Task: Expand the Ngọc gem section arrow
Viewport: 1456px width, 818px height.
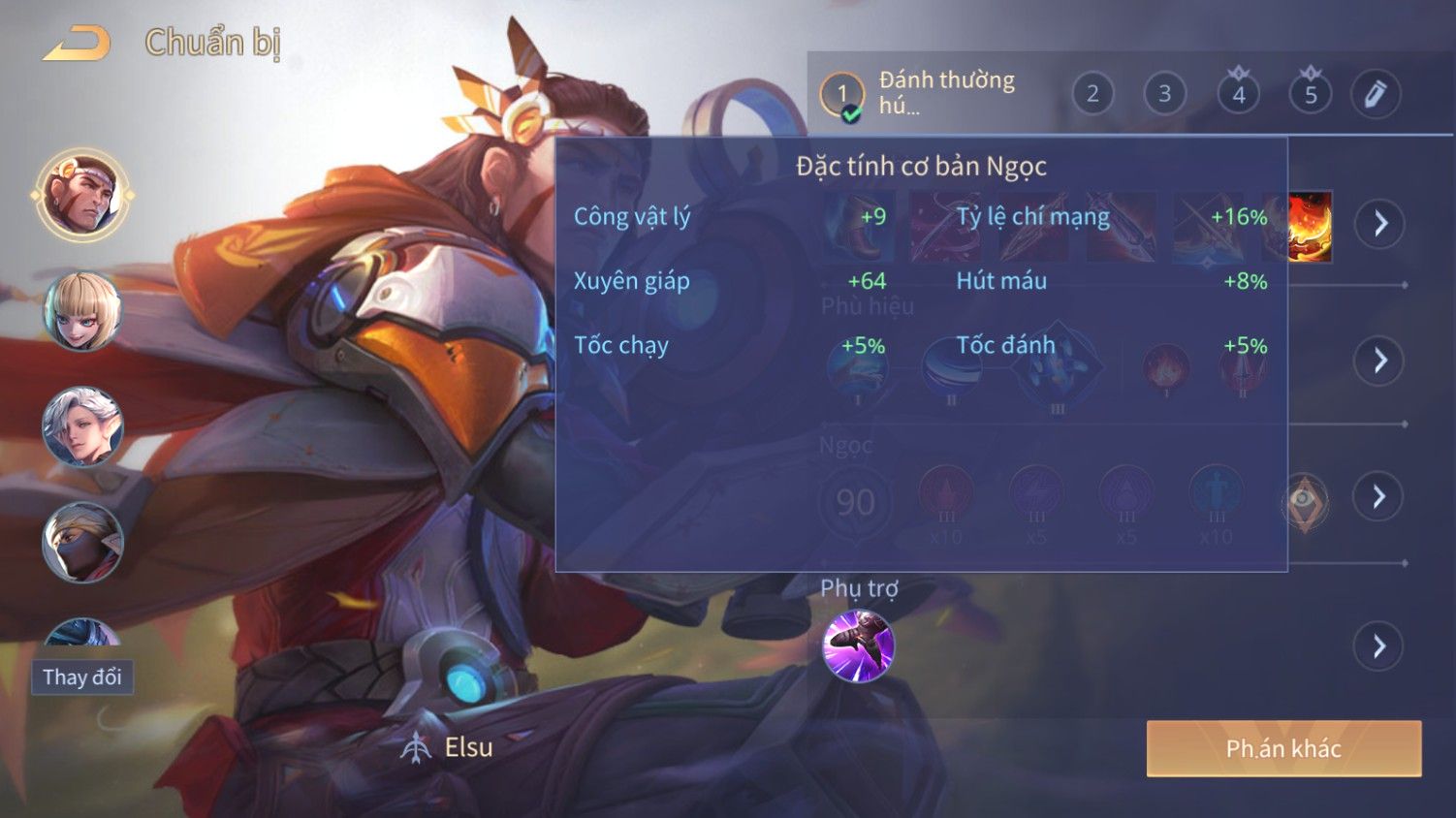Action: tap(1379, 497)
